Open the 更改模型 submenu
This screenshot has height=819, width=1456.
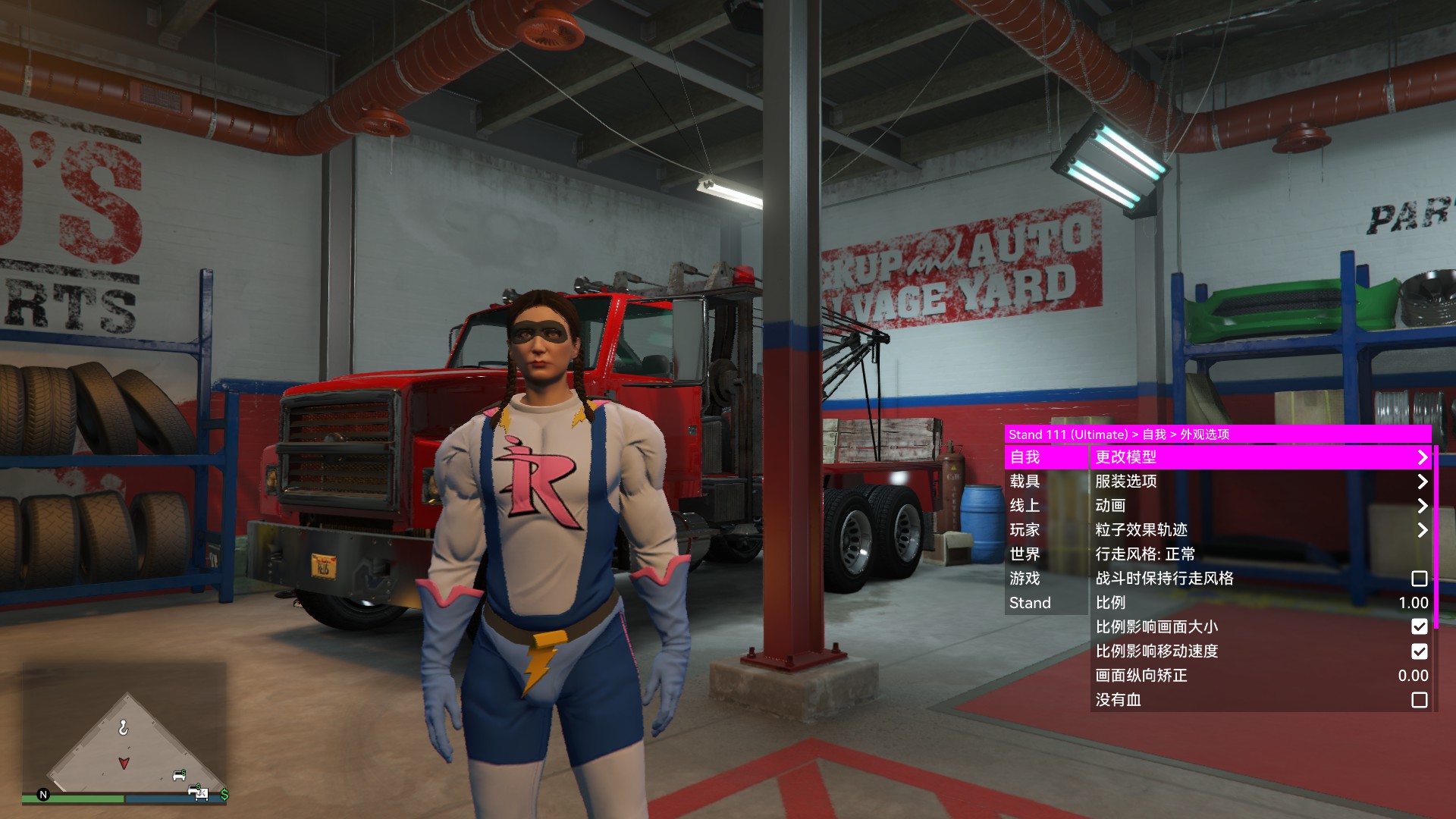click(1260, 457)
